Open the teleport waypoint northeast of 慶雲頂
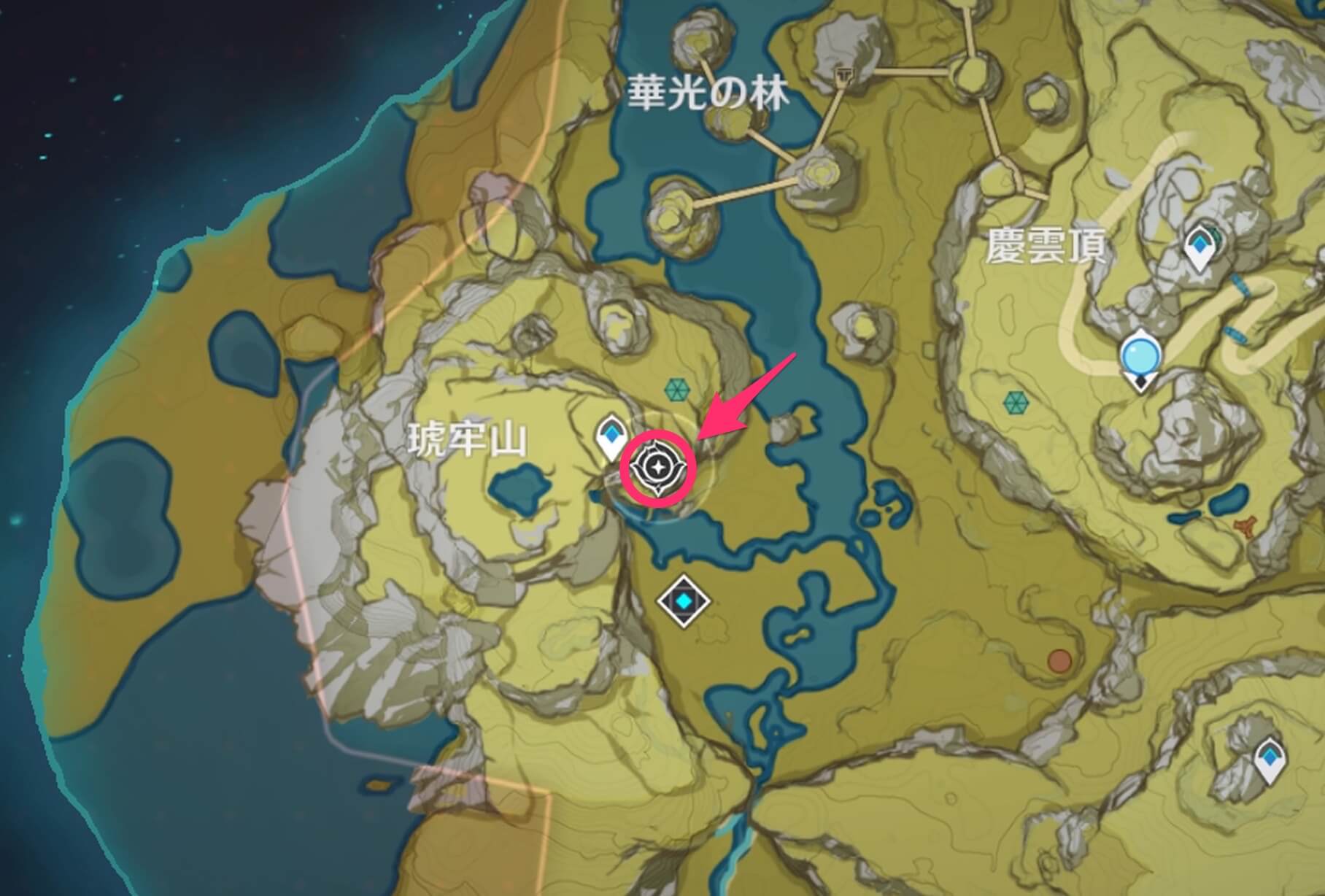Screen dimensions: 1325x896 (1200, 246)
